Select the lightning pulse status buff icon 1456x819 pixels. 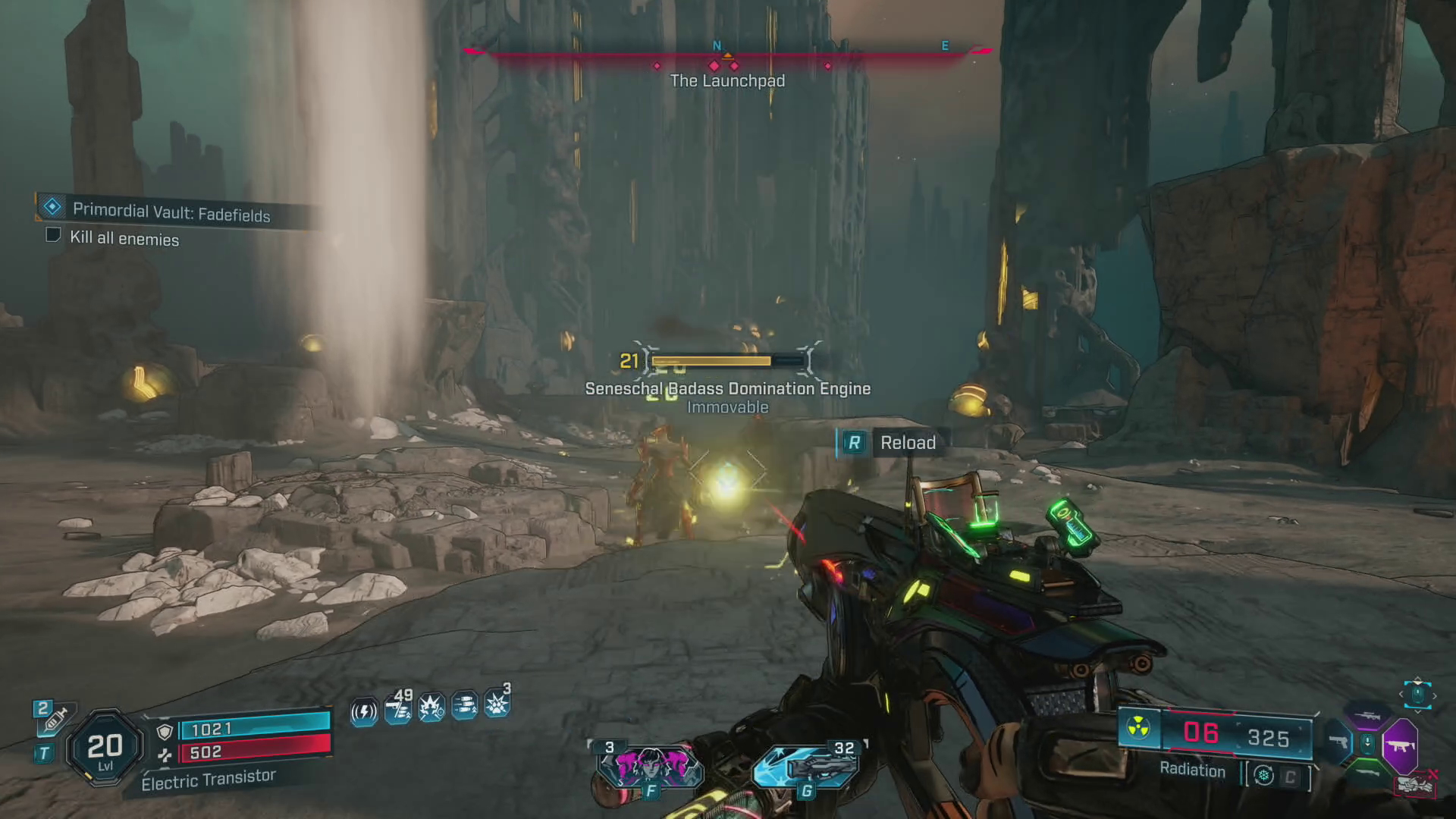364,711
